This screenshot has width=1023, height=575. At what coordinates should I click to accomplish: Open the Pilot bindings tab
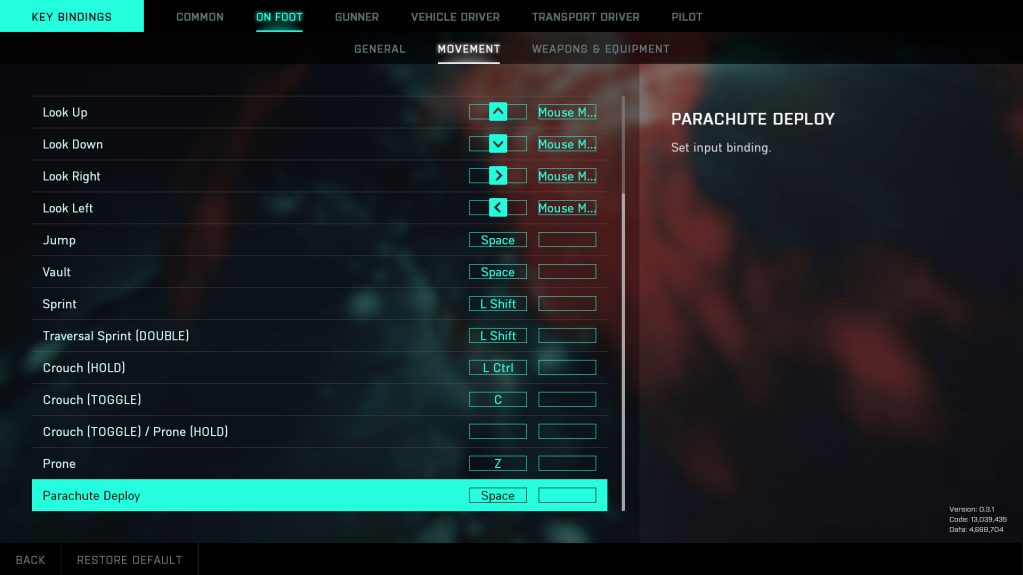(687, 17)
